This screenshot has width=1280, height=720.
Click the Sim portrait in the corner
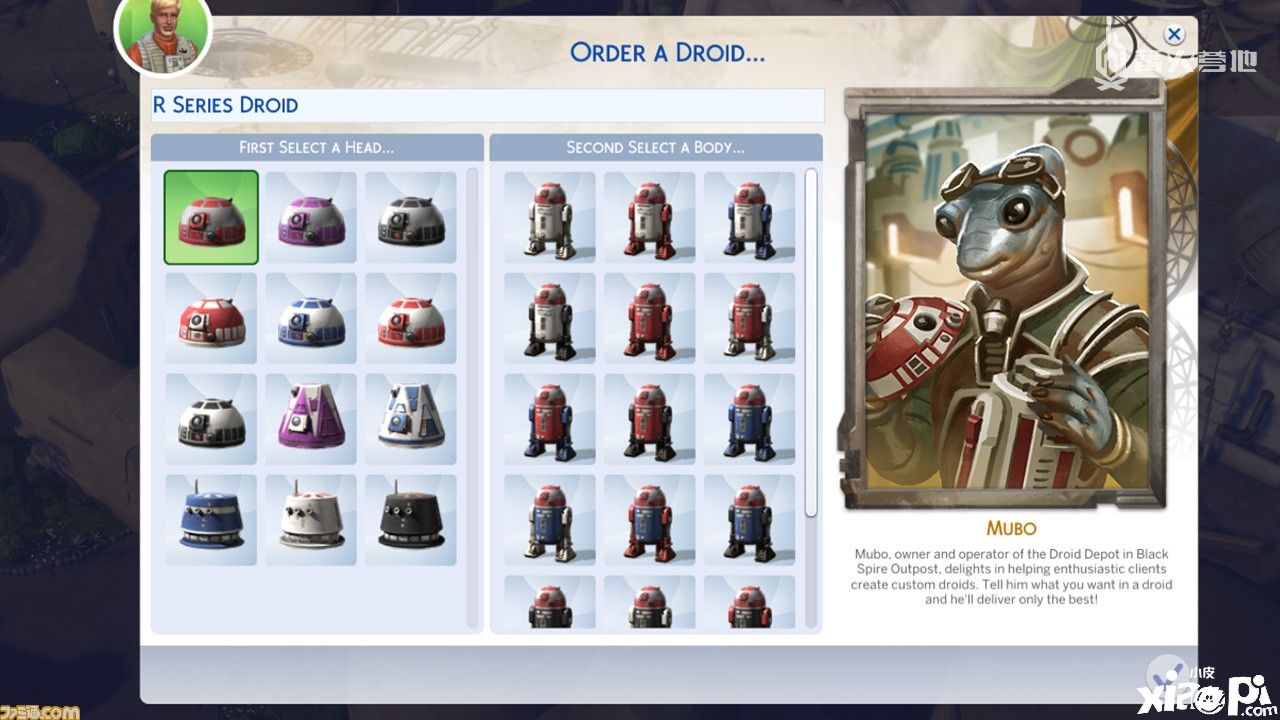(x=163, y=33)
